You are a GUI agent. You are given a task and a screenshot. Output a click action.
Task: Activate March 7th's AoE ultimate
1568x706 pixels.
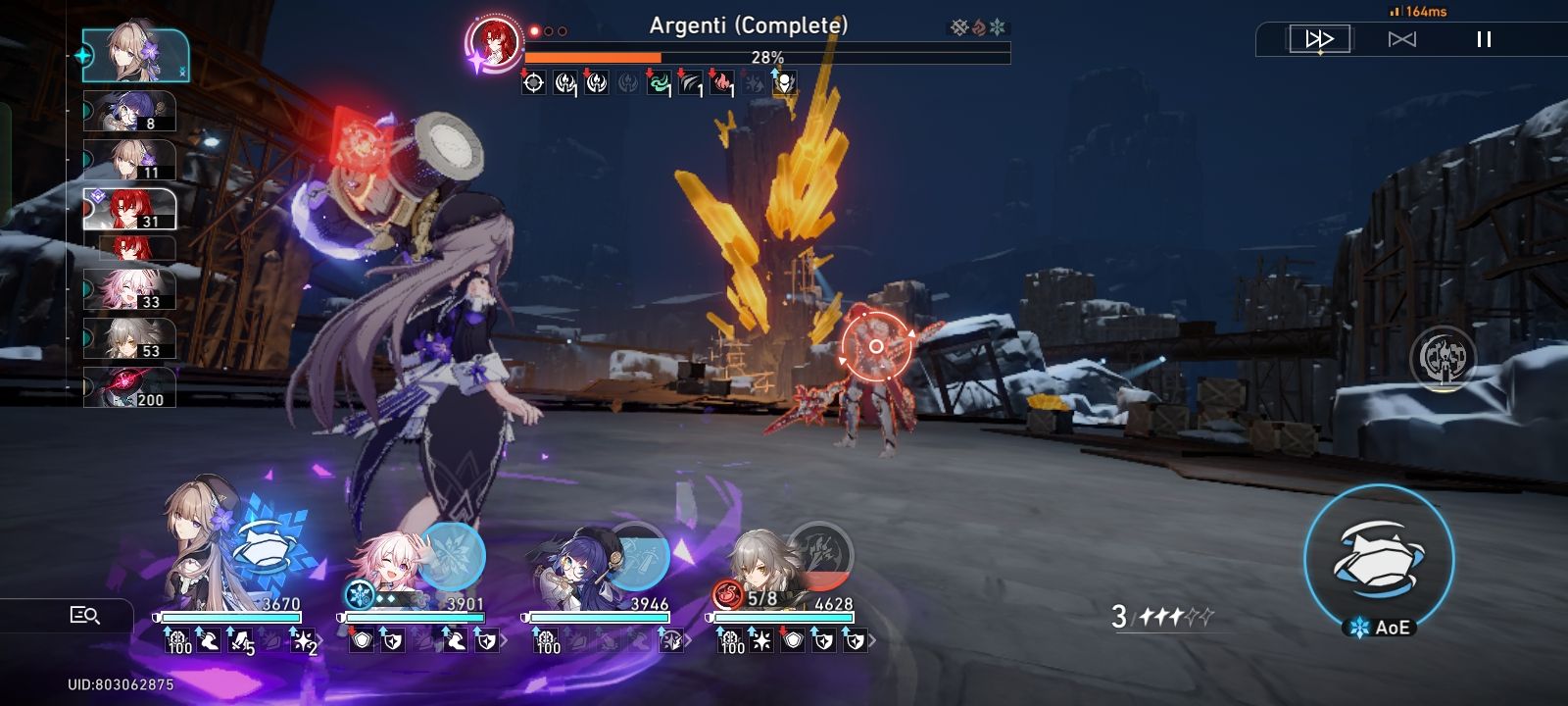1382,559
